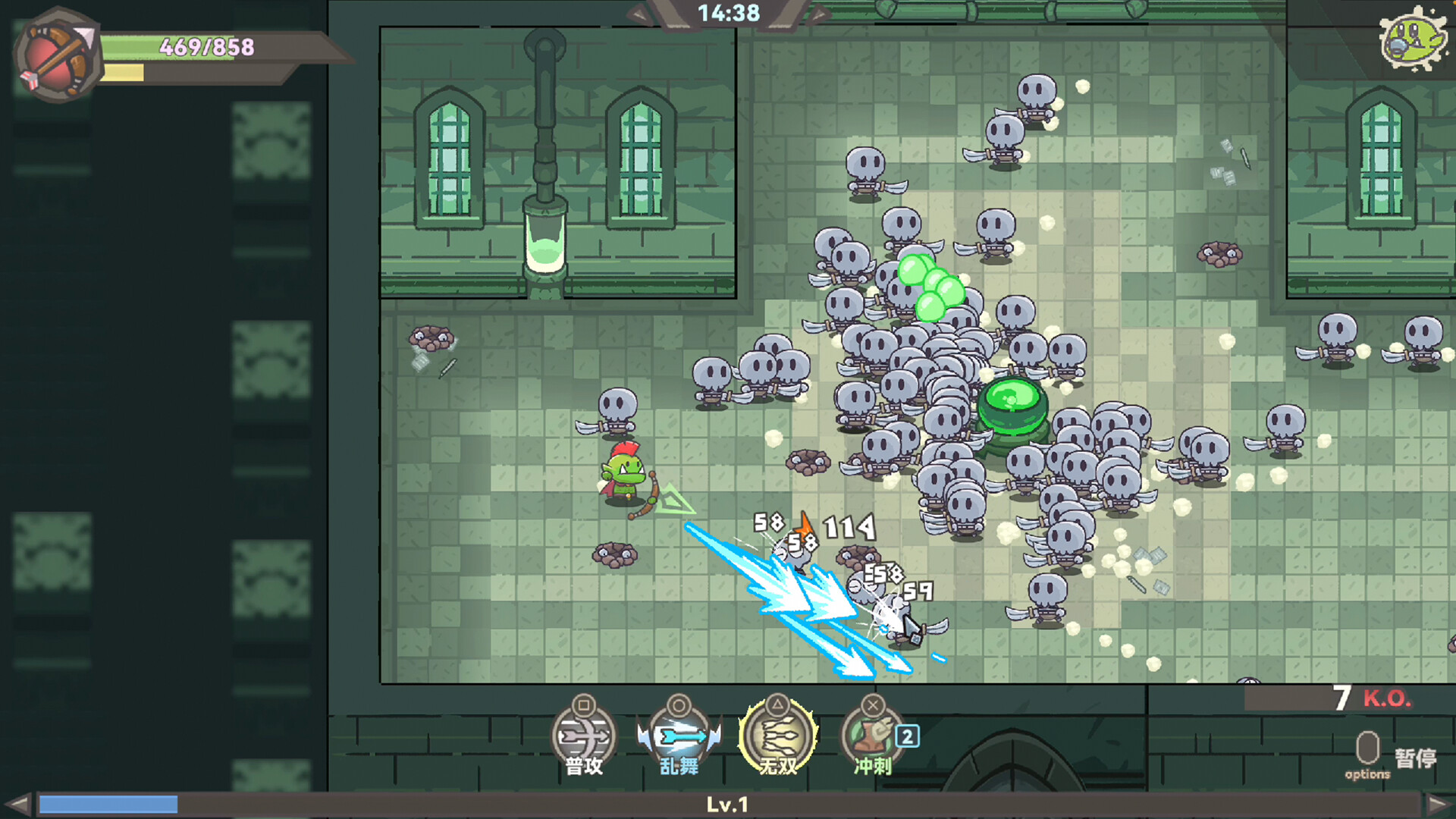Click the dash charge counter badge showing 2
Image resolution: width=1456 pixels, height=819 pixels.
coord(905,736)
